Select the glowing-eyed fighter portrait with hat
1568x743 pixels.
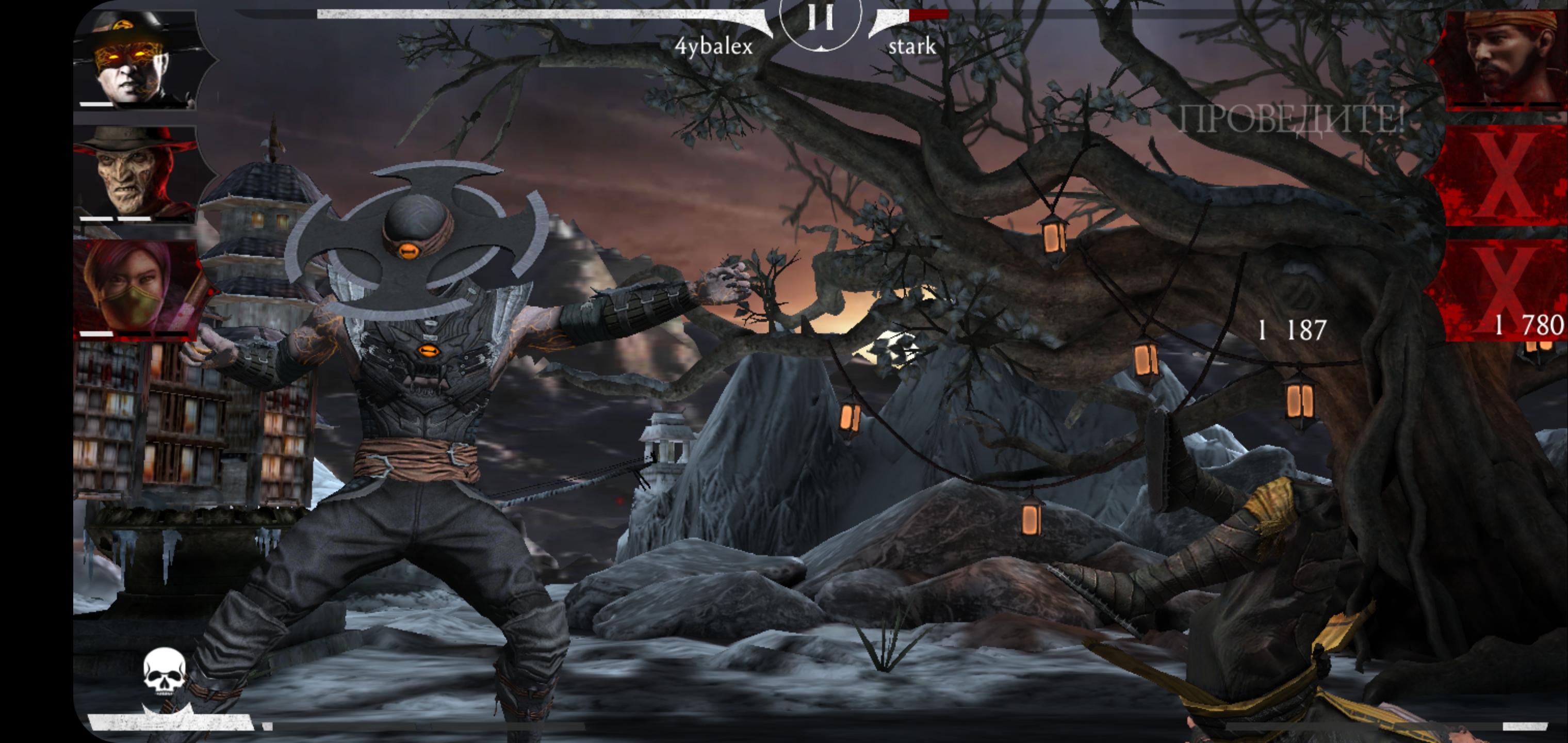pyautogui.click(x=135, y=60)
